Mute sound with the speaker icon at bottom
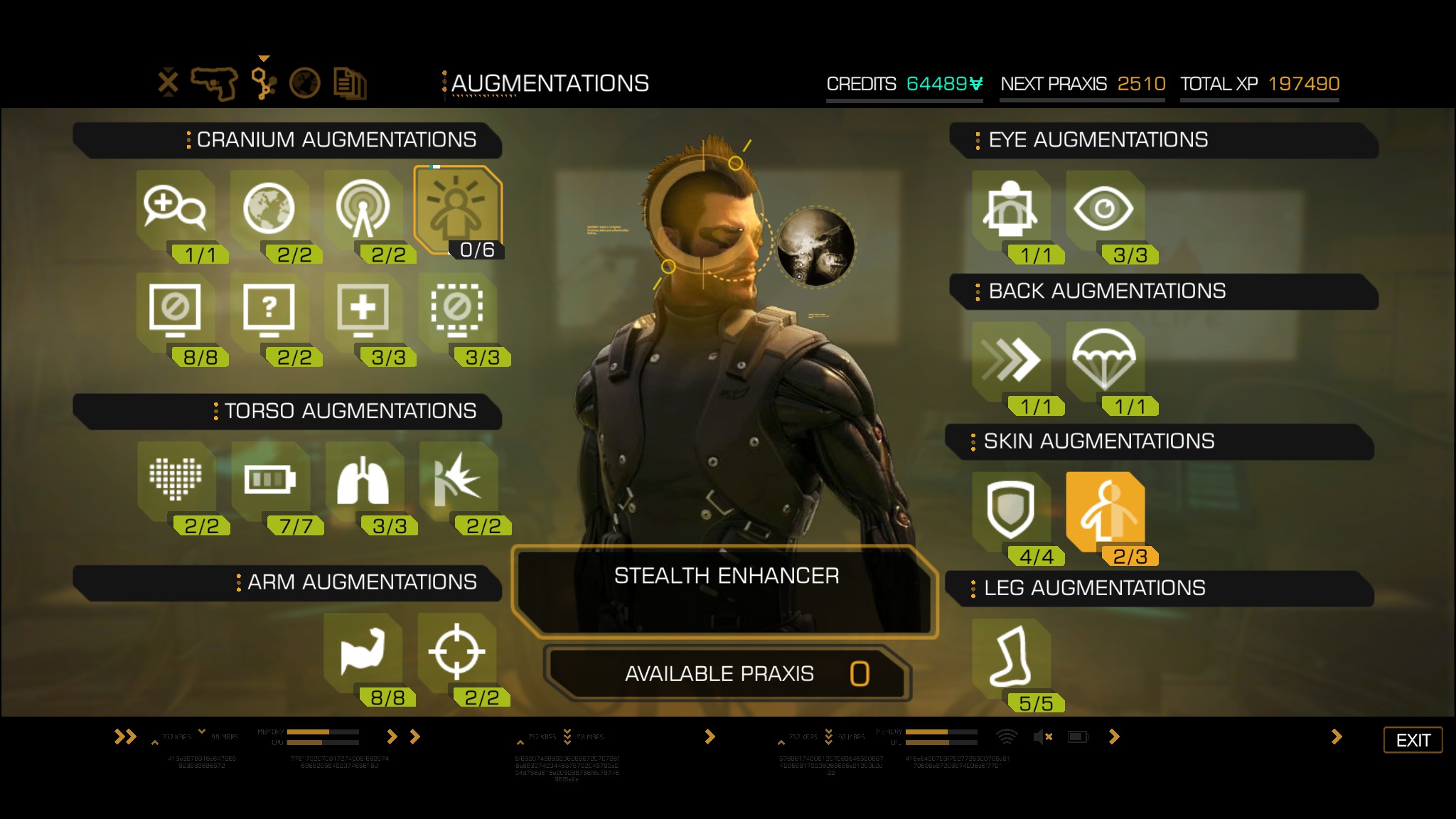1456x819 pixels. click(x=1040, y=737)
